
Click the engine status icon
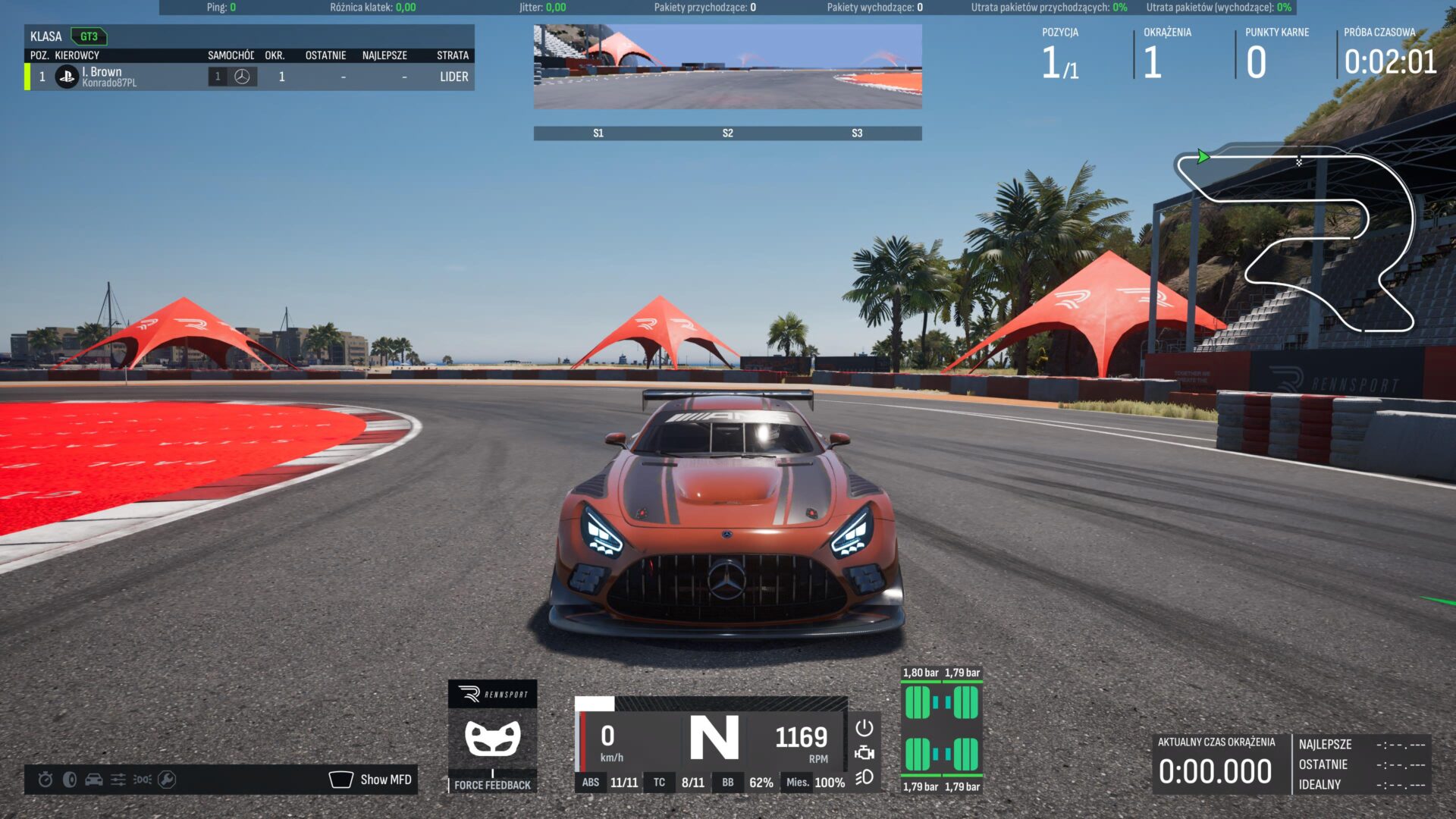(x=864, y=753)
